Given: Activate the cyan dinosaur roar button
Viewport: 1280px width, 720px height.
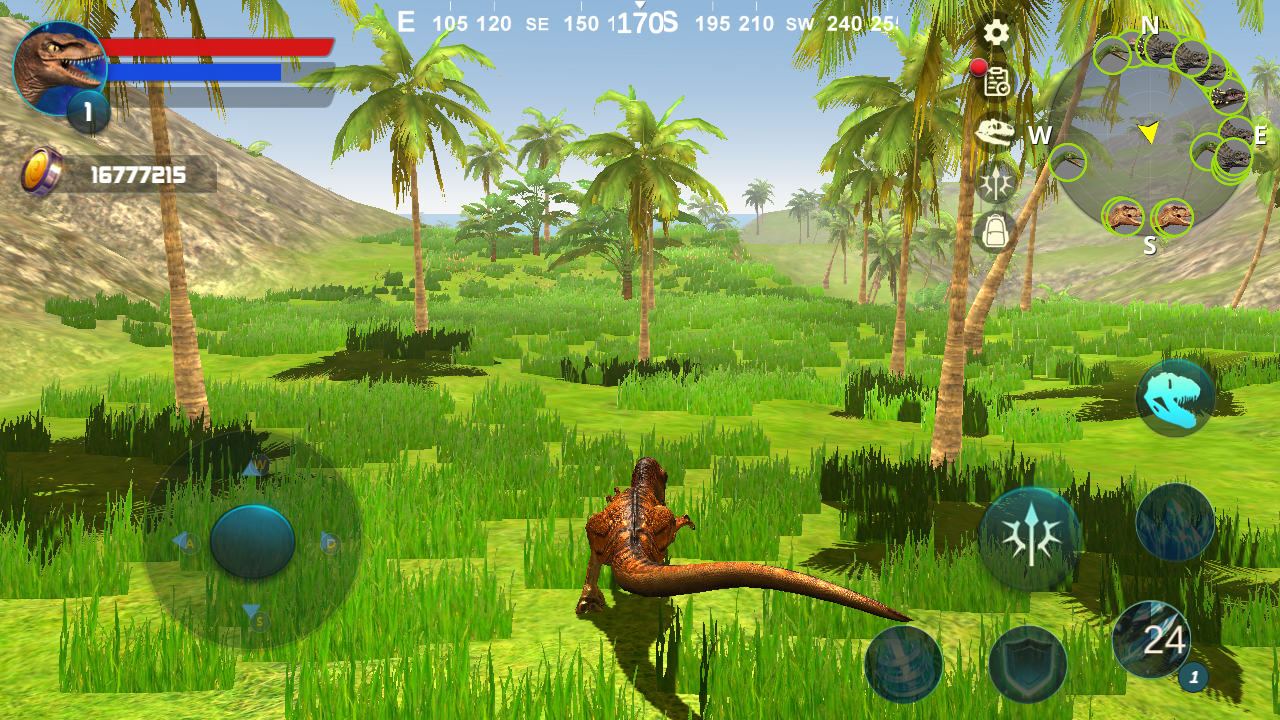Looking at the screenshot, I should (x=1175, y=397).
